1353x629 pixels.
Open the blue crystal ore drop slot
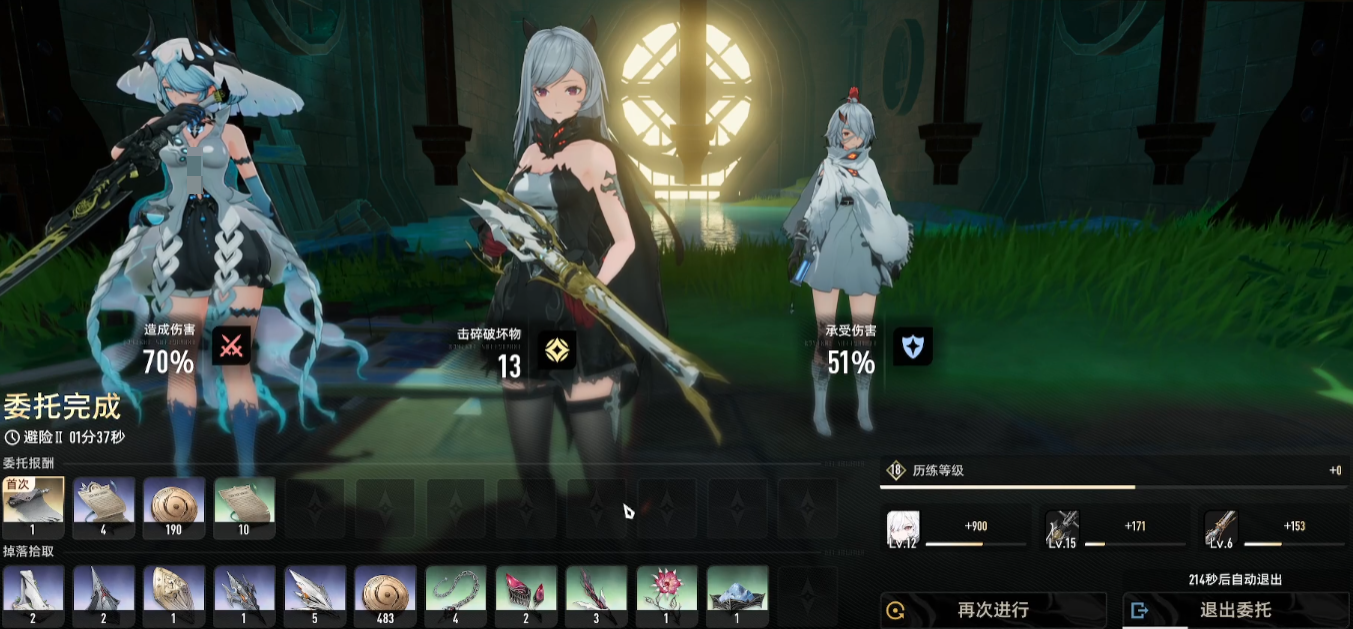[x=737, y=595]
